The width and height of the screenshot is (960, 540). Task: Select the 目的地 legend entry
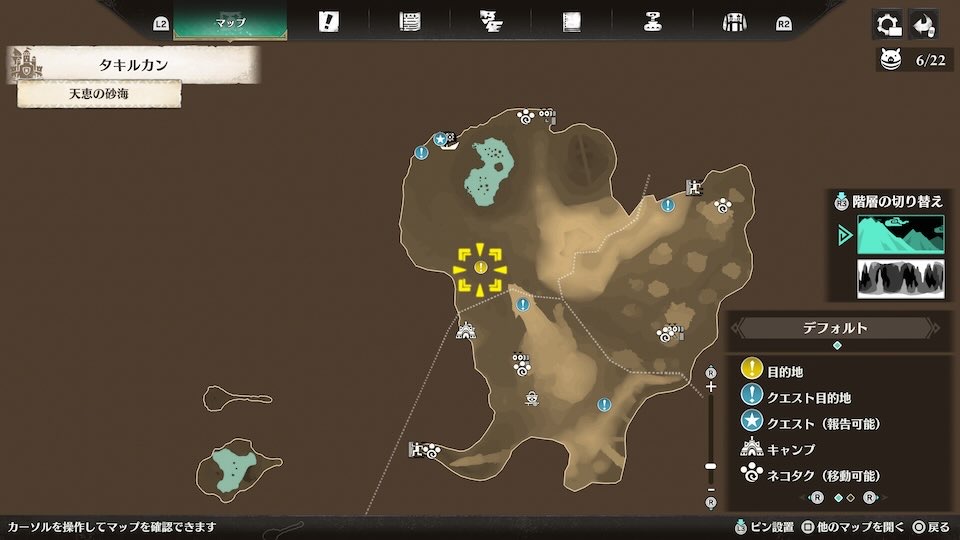pos(784,372)
